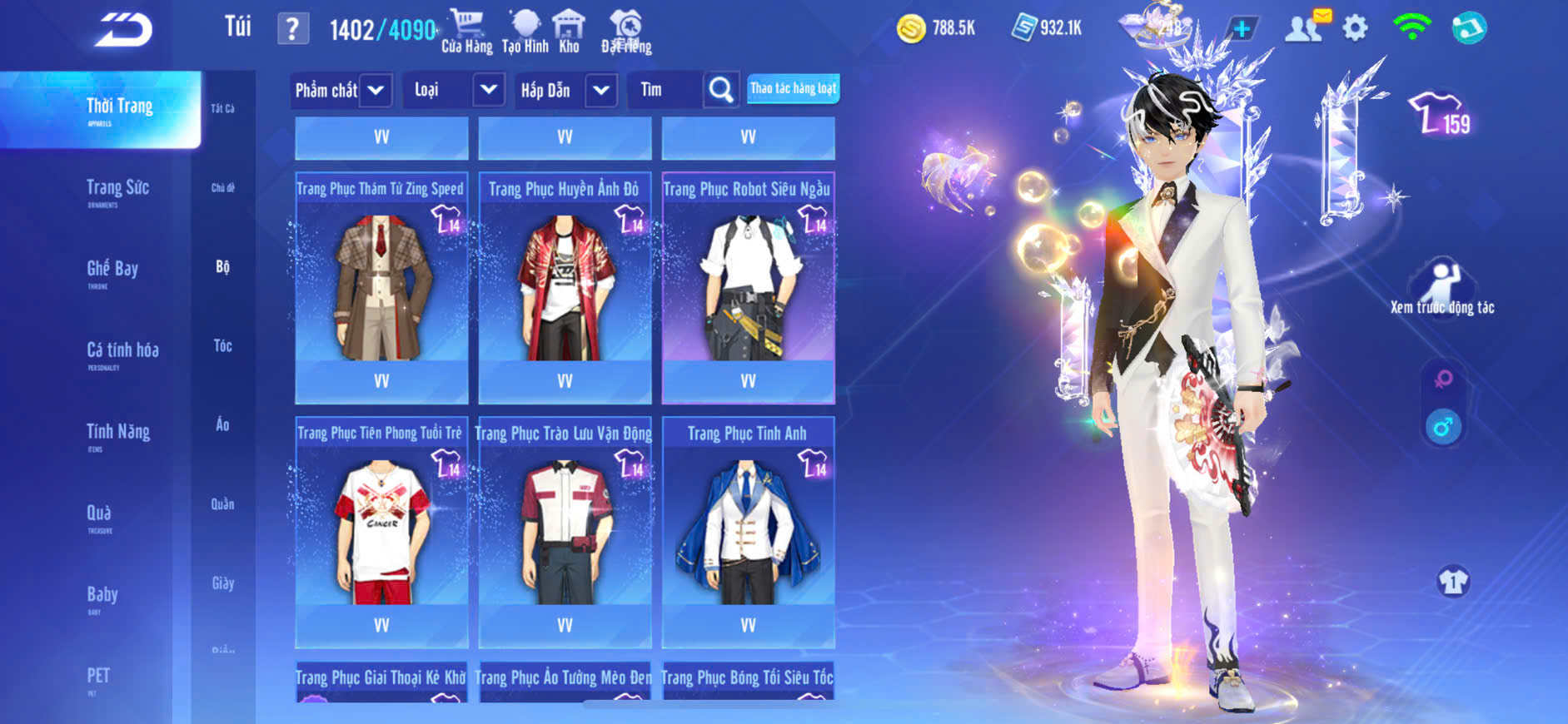Switch to Ghế Bay tab
The image size is (1568, 724).
coord(112,270)
